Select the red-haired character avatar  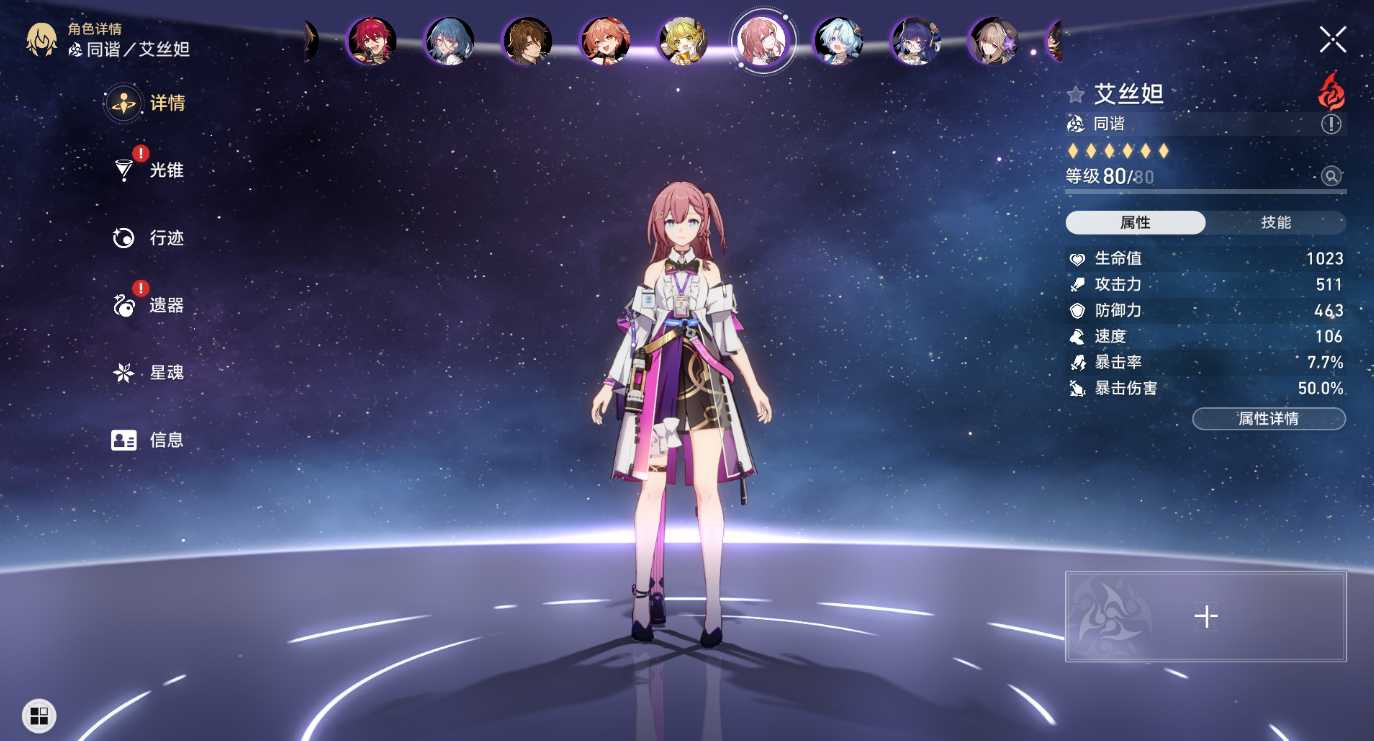pyautogui.click(x=371, y=42)
